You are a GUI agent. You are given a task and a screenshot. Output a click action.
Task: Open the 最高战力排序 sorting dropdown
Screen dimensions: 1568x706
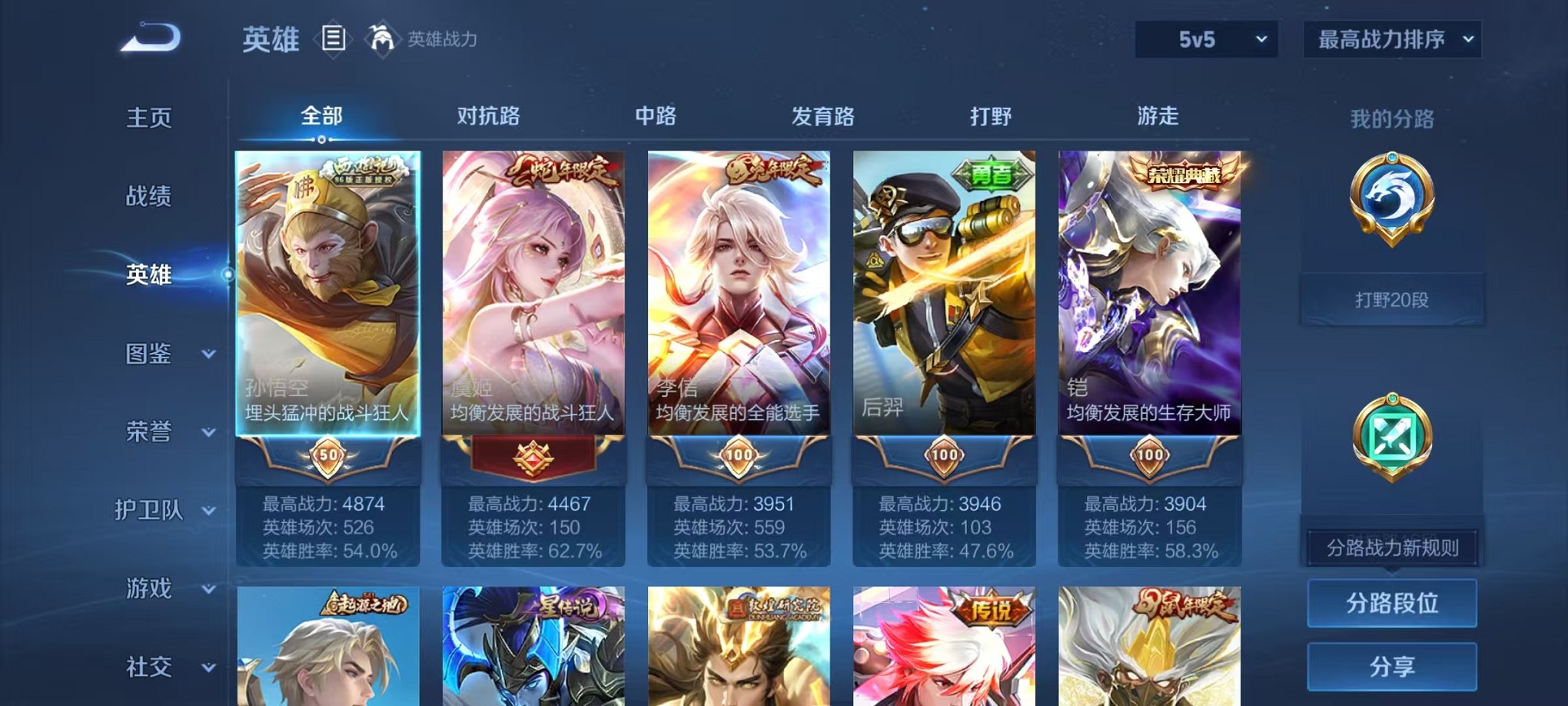coord(1393,38)
